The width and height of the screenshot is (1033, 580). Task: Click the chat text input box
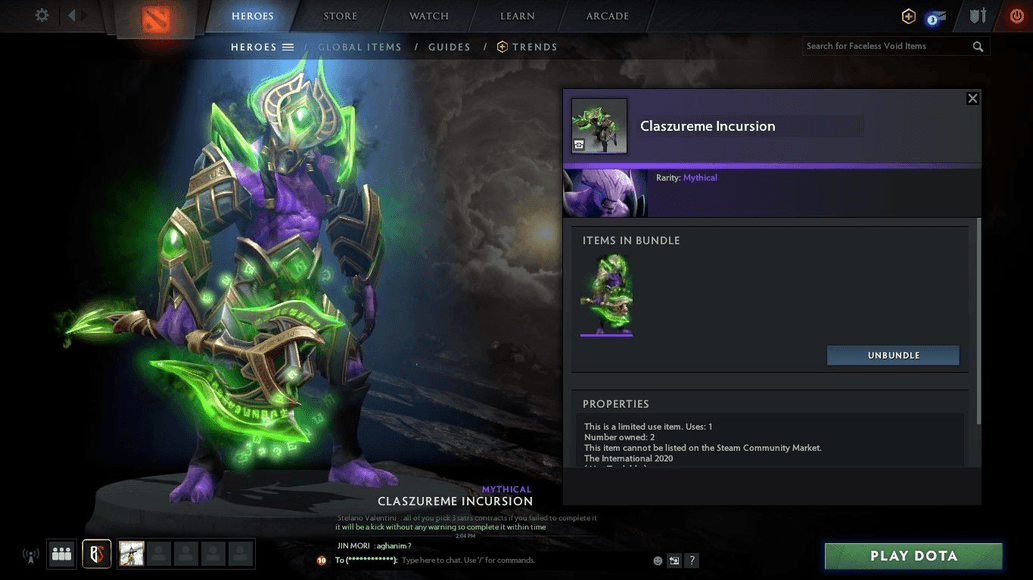click(x=520, y=561)
